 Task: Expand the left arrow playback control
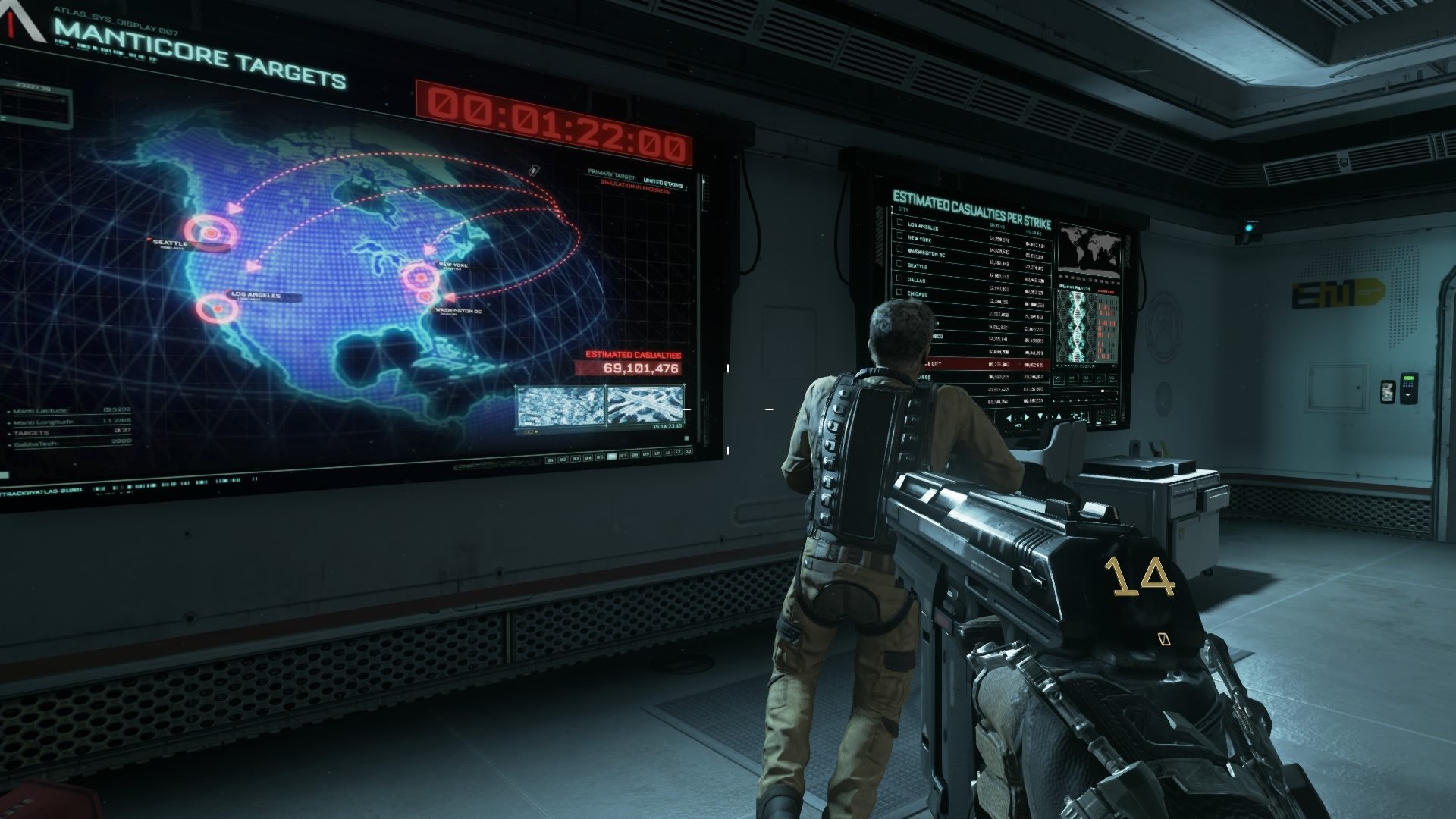click(1009, 417)
